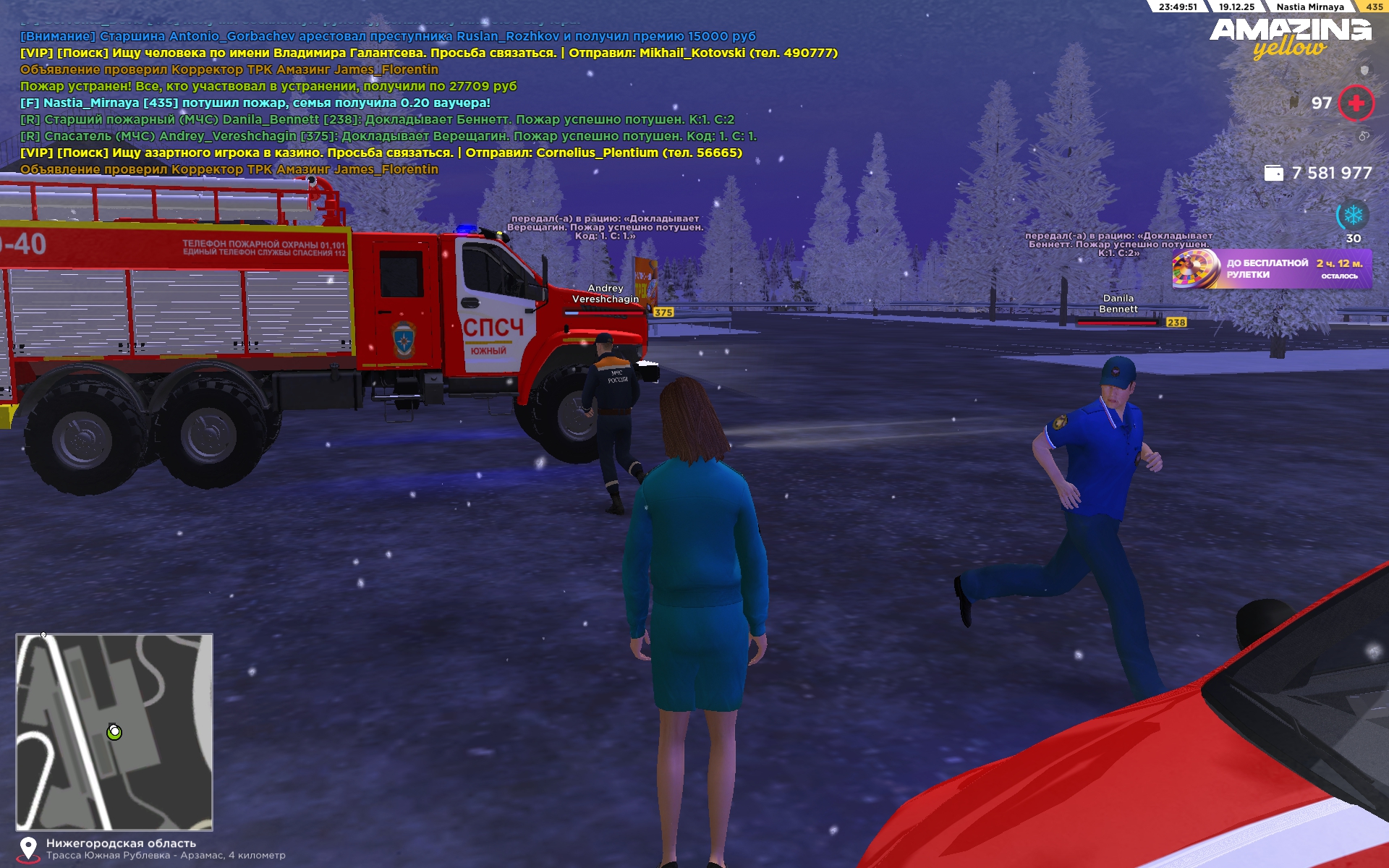This screenshot has width=1389, height=868.
Task: Click the small shield armor icon
Action: [1364, 70]
